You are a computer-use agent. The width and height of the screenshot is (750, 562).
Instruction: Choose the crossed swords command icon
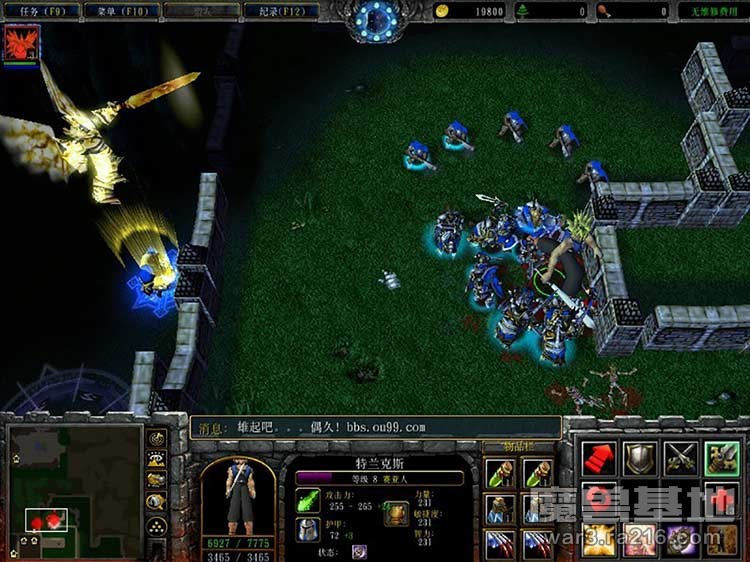tap(681, 459)
